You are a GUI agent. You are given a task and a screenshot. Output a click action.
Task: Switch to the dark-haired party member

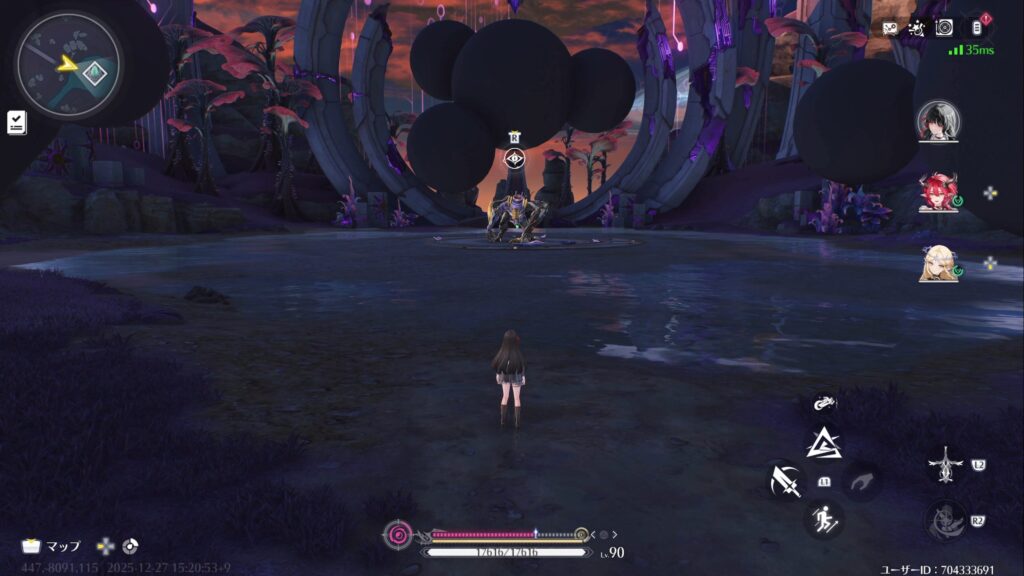(938, 122)
